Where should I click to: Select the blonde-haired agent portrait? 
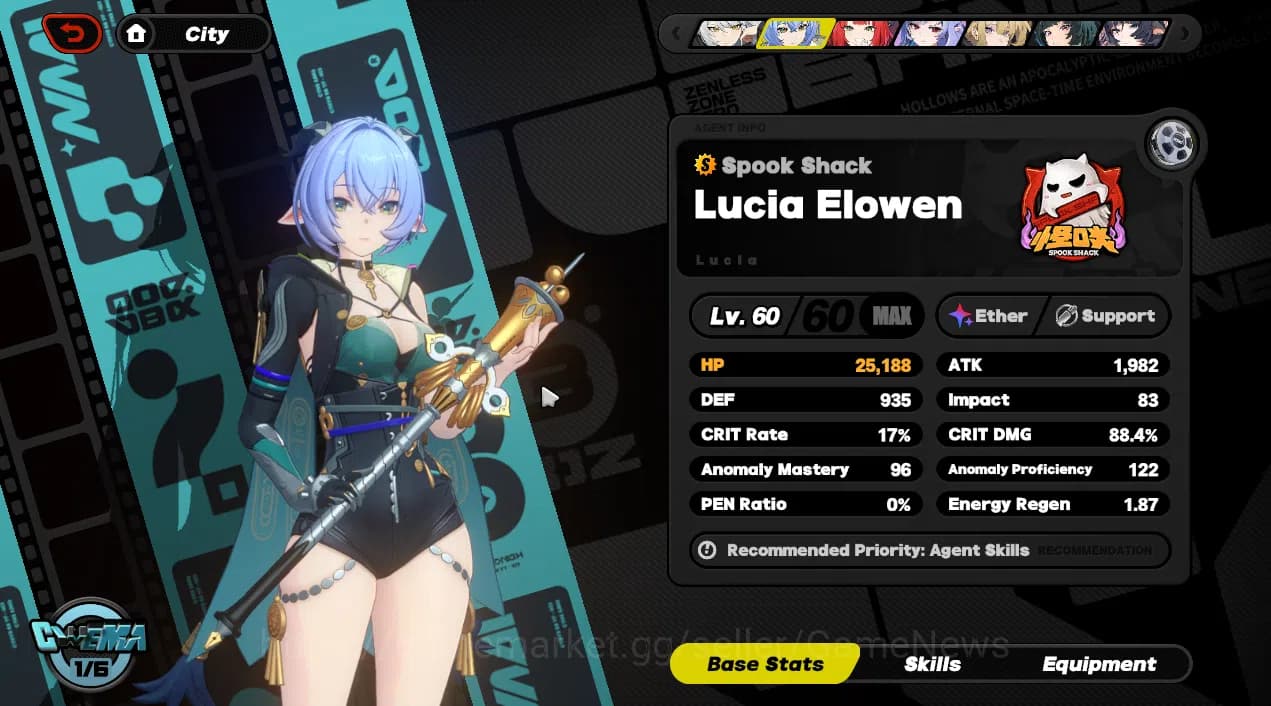click(998, 33)
